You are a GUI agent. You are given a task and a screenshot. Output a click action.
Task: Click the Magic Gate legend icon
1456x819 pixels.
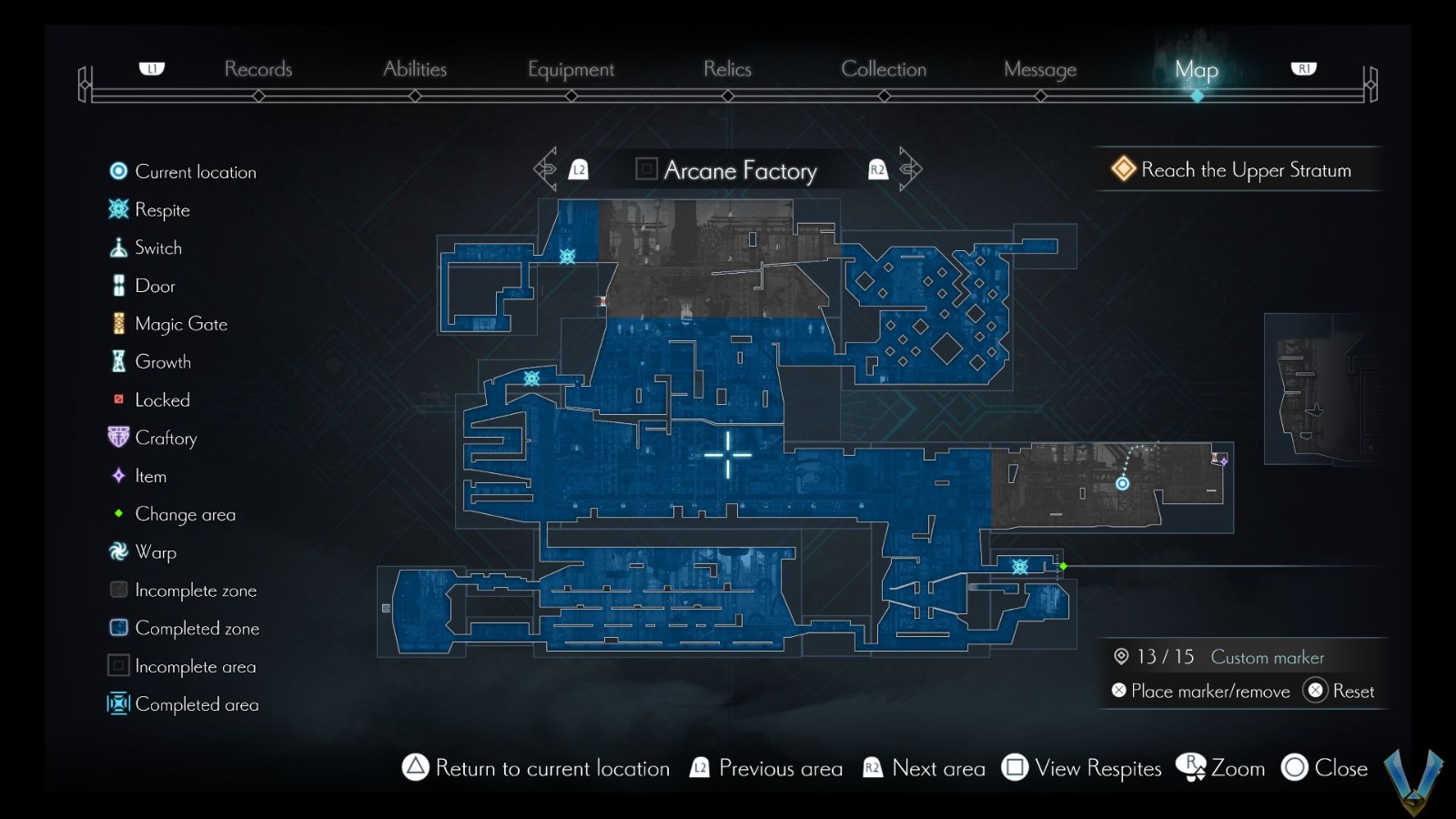tap(116, 323)
